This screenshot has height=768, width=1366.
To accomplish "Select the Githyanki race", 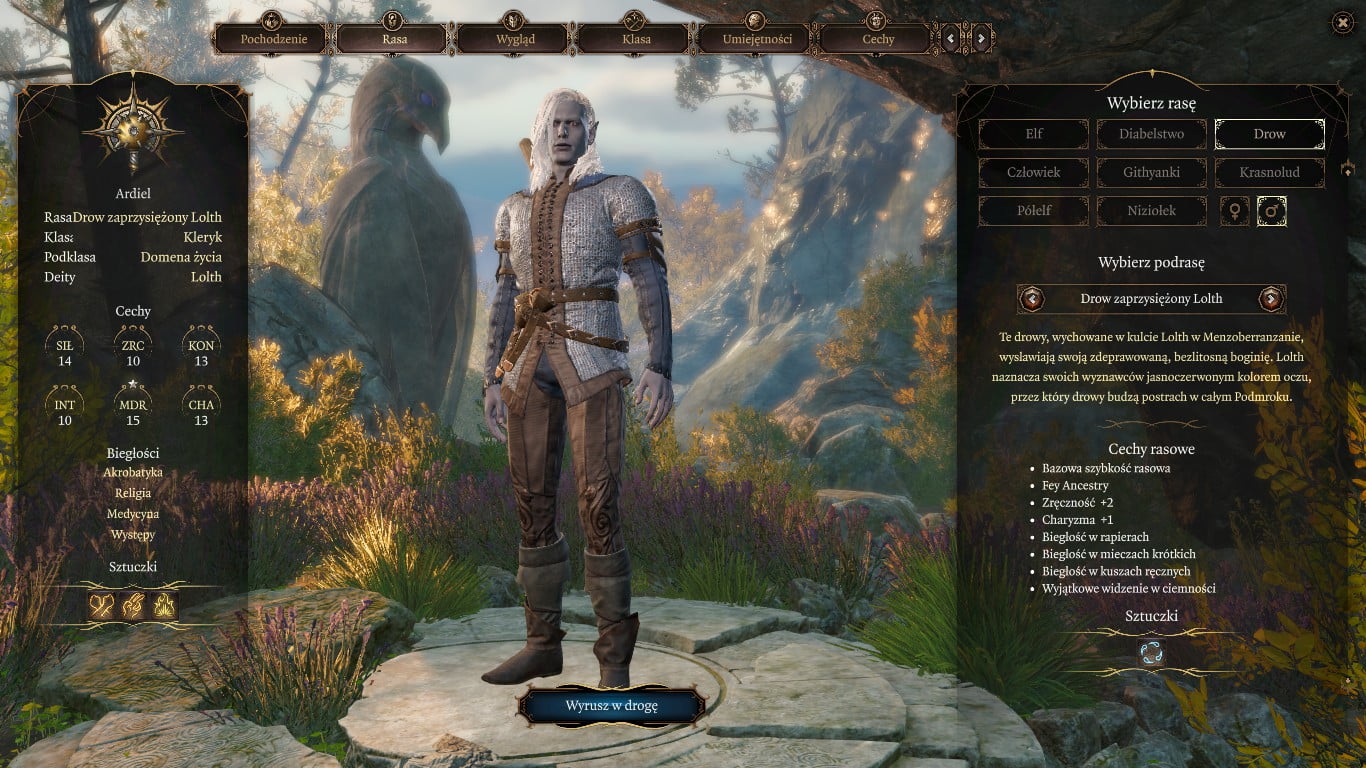I will point(1151,172).
